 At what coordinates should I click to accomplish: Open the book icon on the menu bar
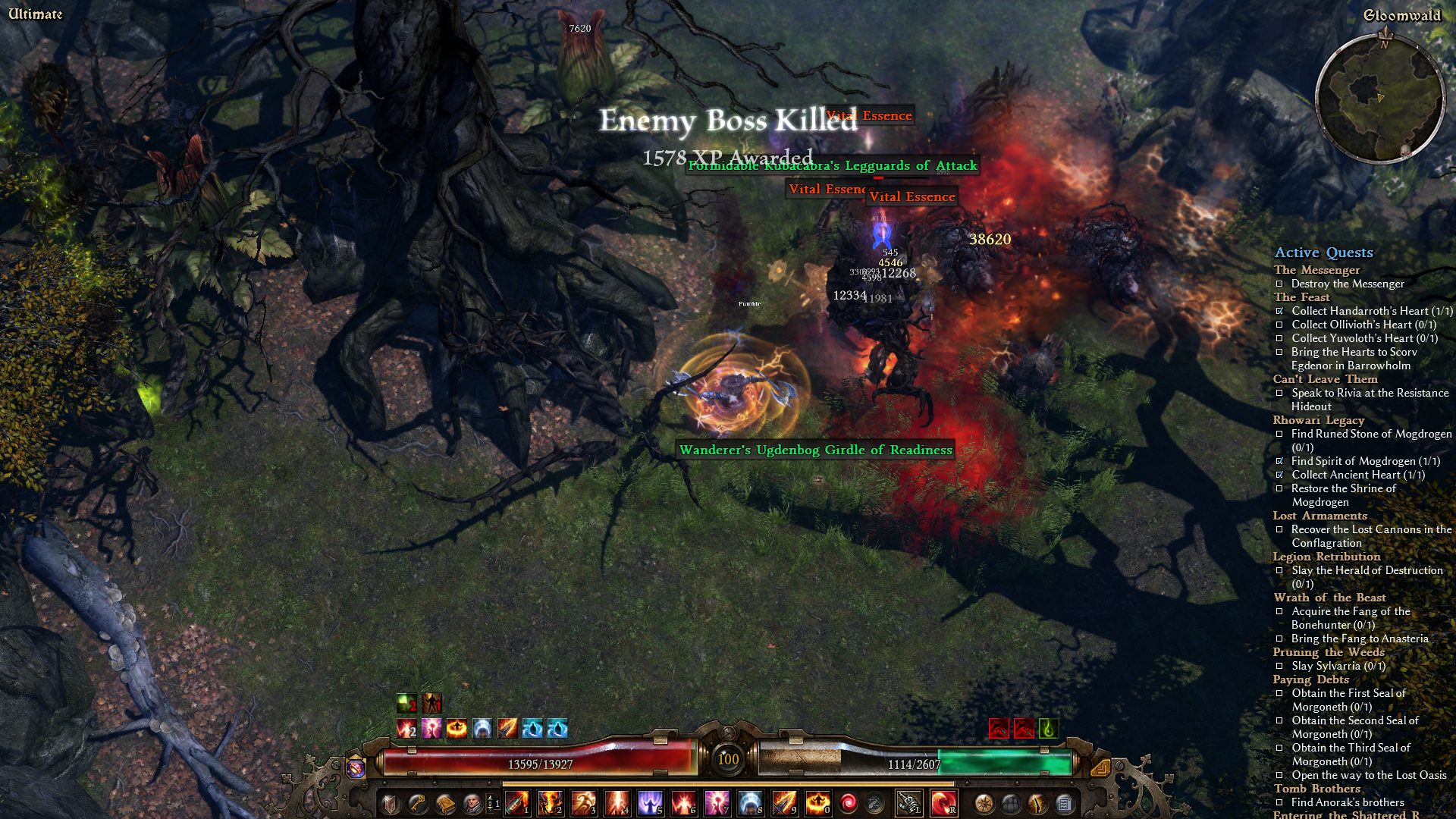tap(444, 803)
